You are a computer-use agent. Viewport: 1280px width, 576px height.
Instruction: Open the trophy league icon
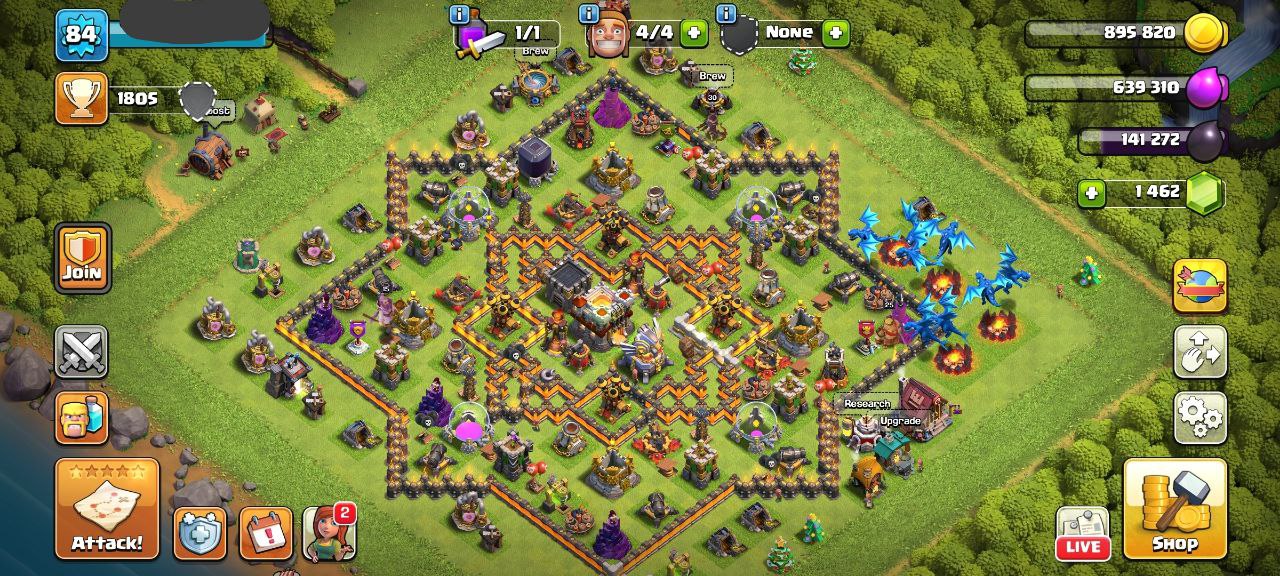click(x=81, y=98)
